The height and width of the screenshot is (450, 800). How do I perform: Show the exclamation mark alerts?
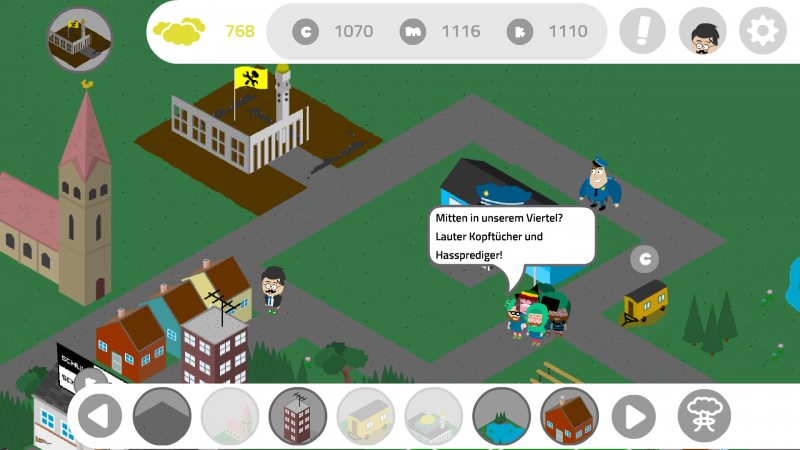642,32
